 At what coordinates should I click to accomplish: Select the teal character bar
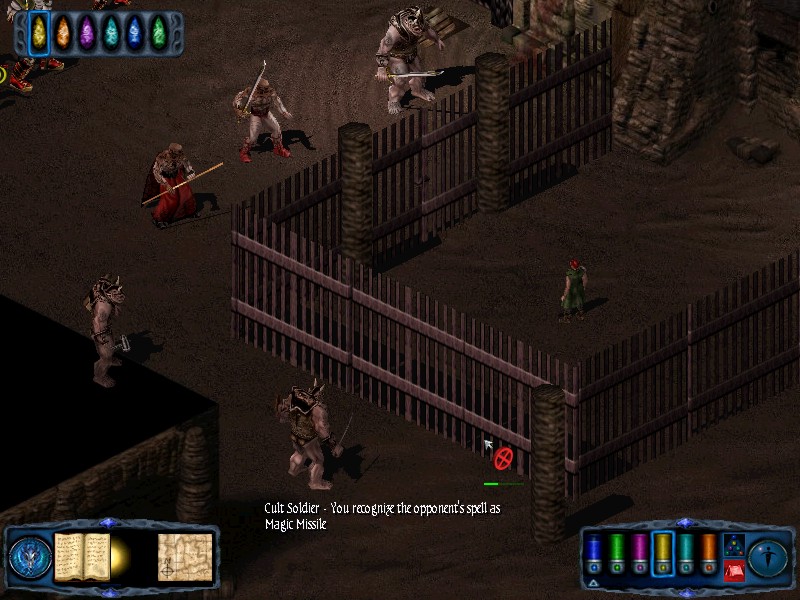tap(686, 553)
